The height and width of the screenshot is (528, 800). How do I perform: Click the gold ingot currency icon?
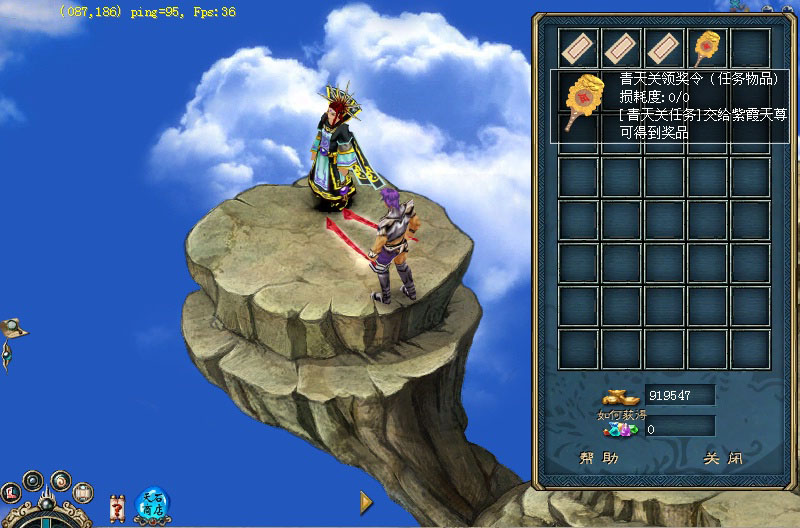[x=618, y=395]
